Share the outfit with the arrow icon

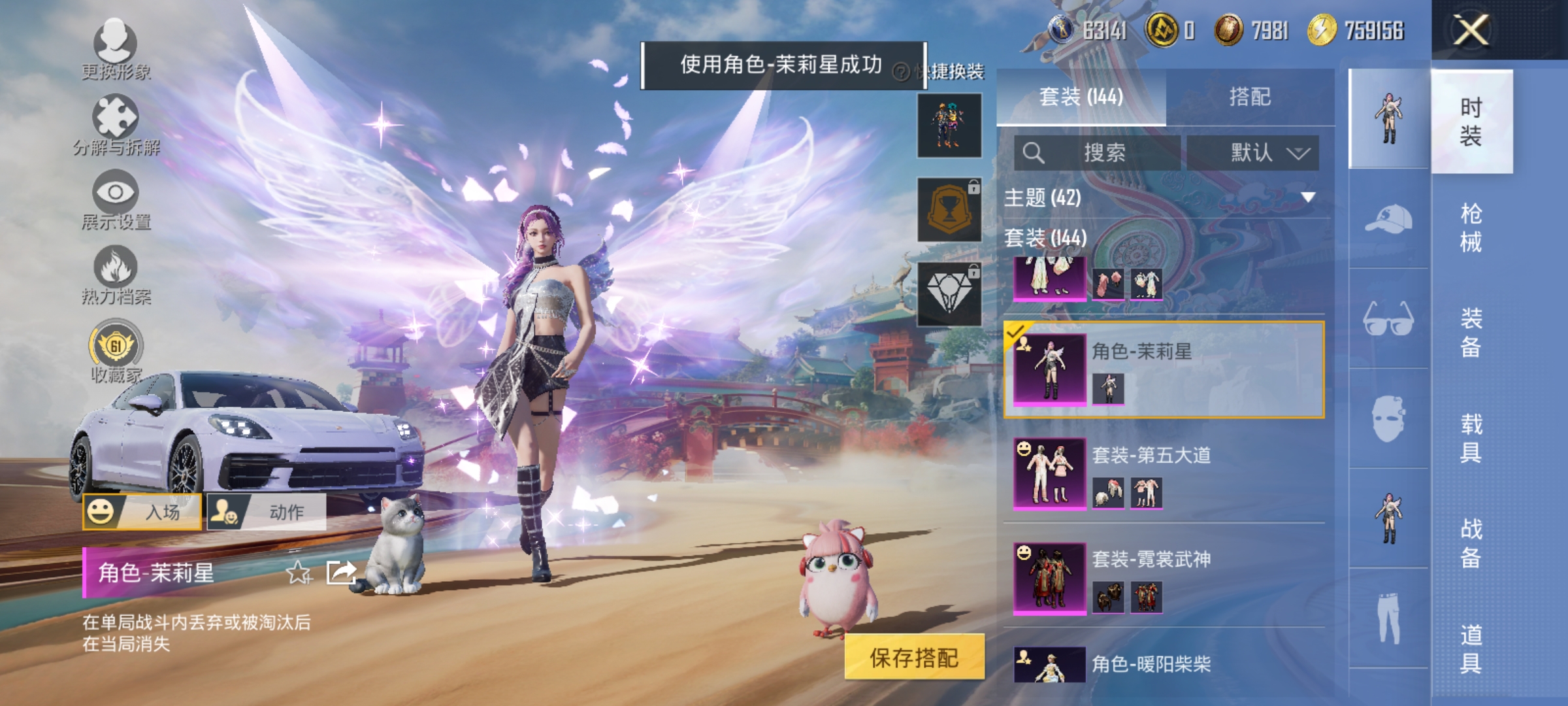(x=341, y=573)
